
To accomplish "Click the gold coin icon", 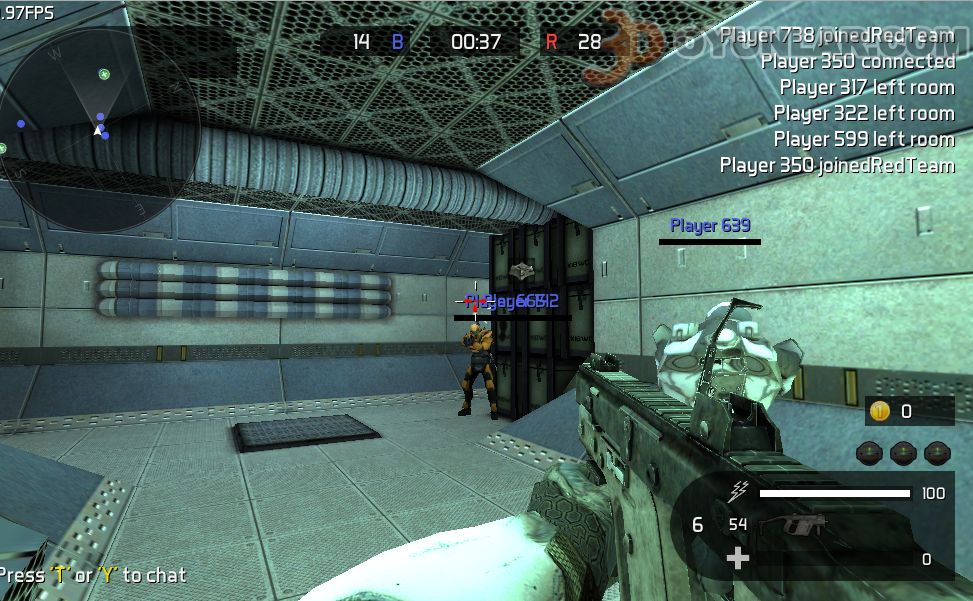I will pos(881,411).
